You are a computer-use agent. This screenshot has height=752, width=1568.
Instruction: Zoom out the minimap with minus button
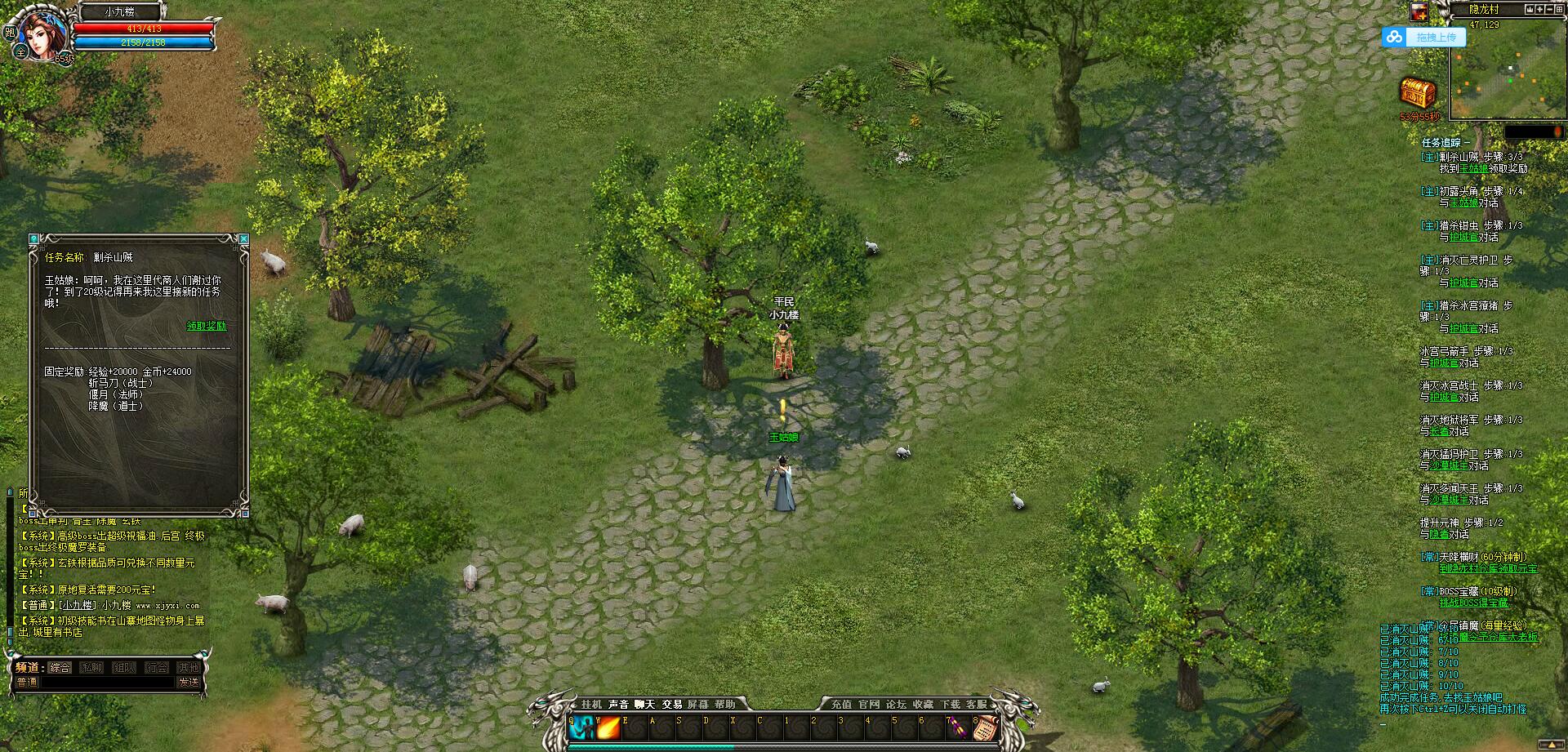point(1550,10)
